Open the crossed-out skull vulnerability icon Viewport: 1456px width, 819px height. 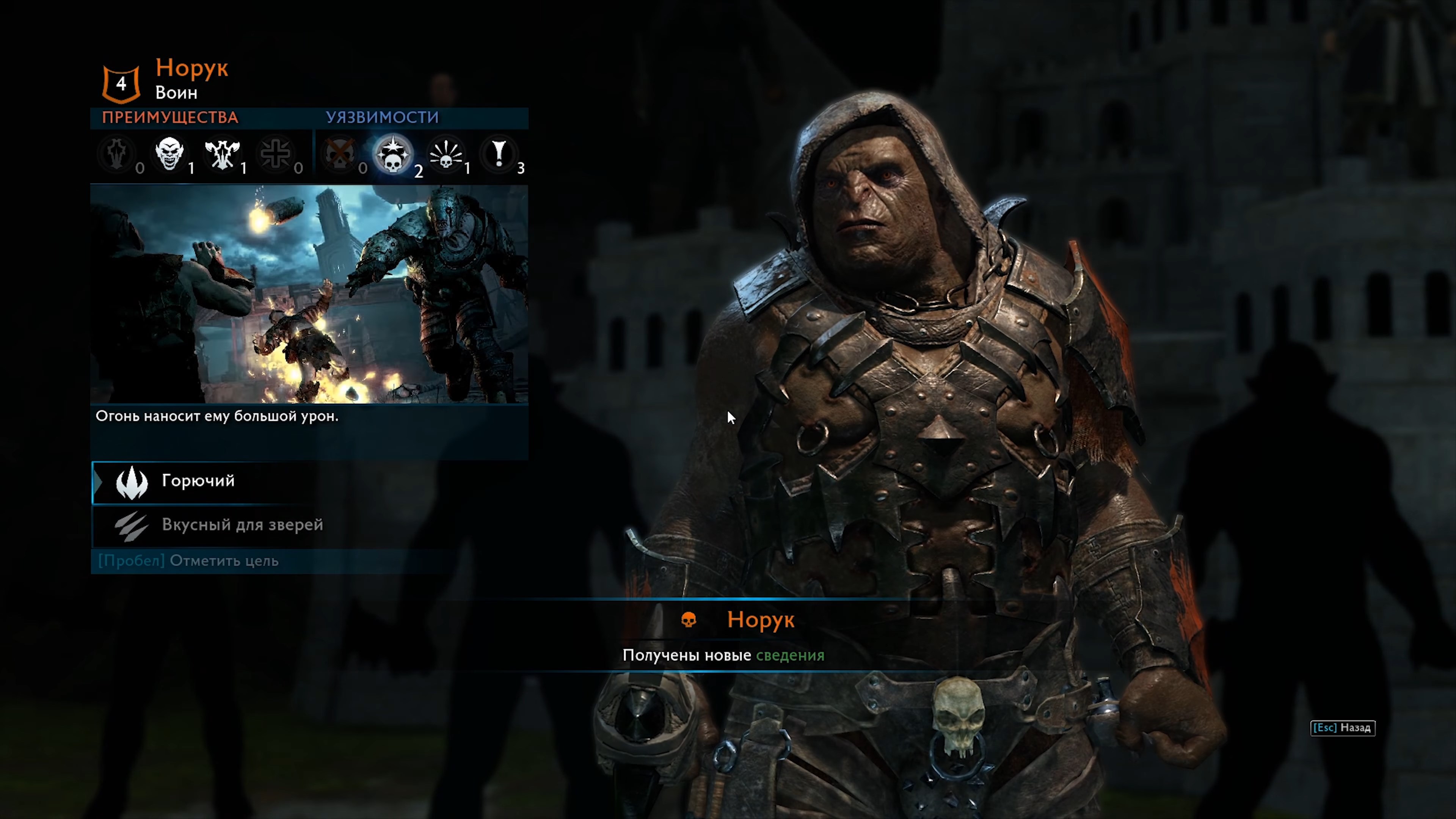[340, 152]
